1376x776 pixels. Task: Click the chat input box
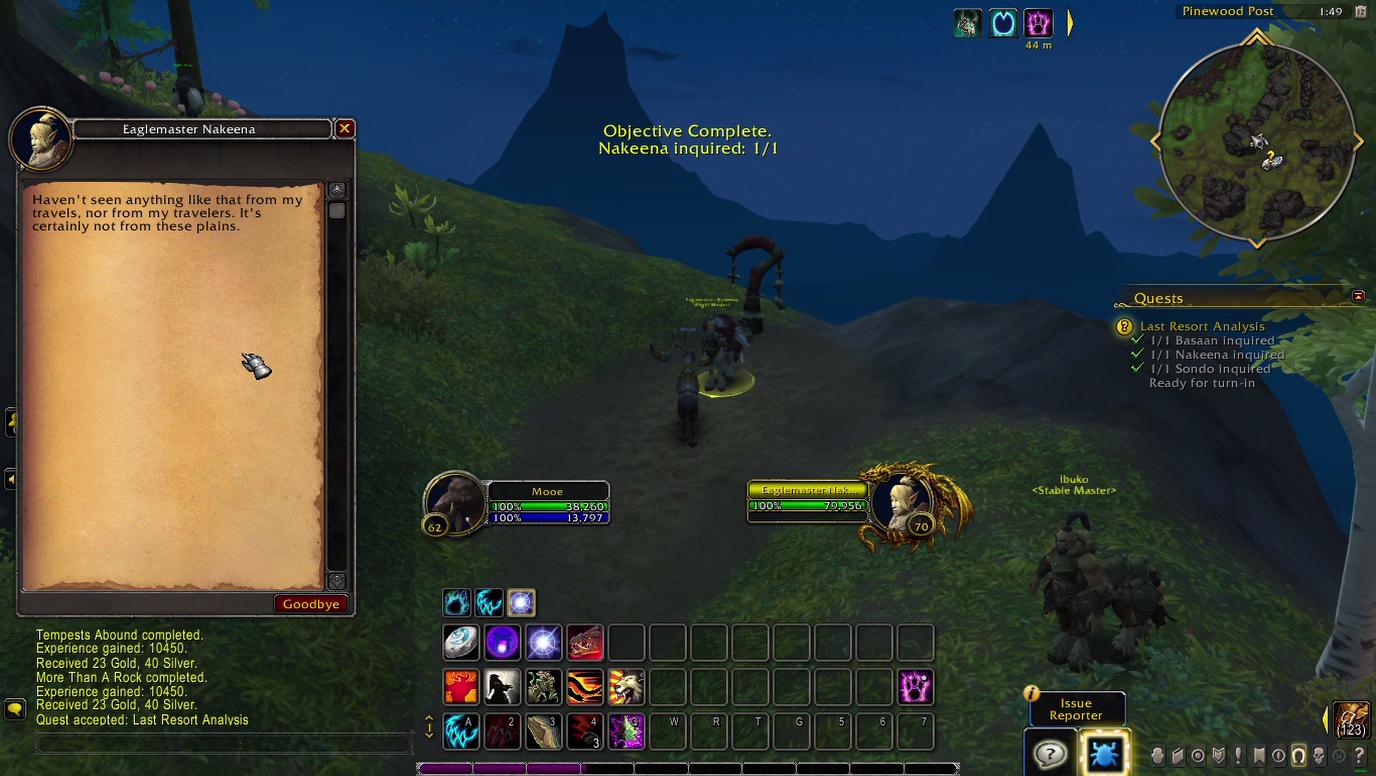224,743
